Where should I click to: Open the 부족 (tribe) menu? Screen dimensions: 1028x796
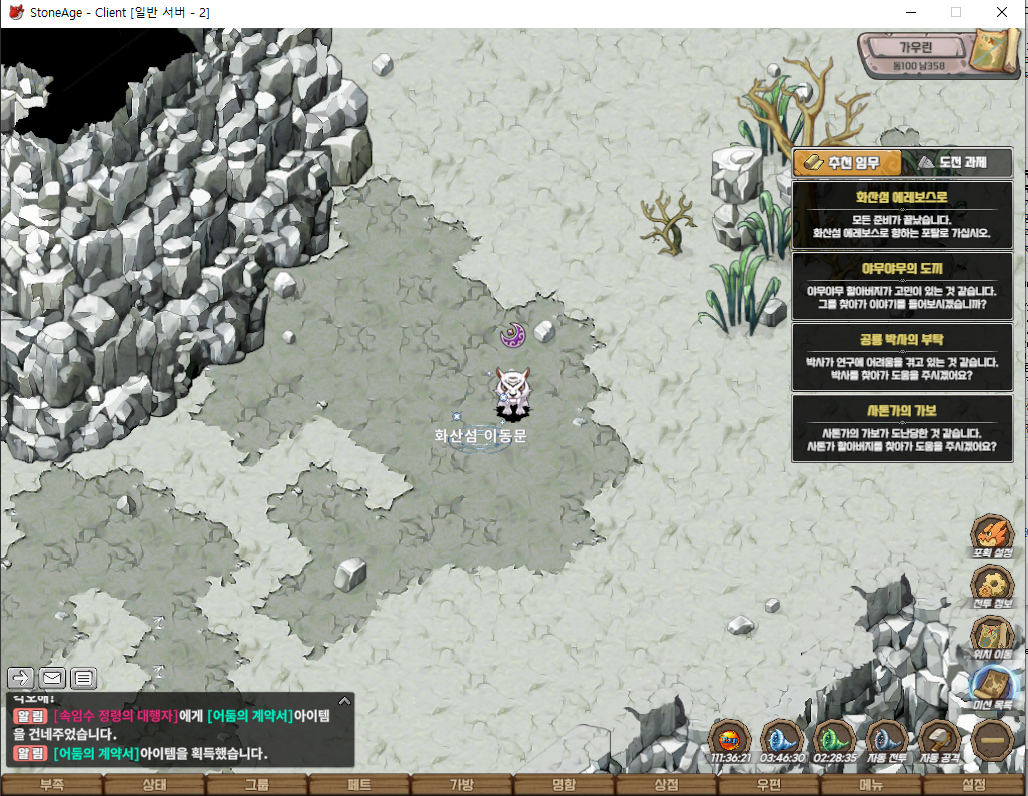[51, 785]
